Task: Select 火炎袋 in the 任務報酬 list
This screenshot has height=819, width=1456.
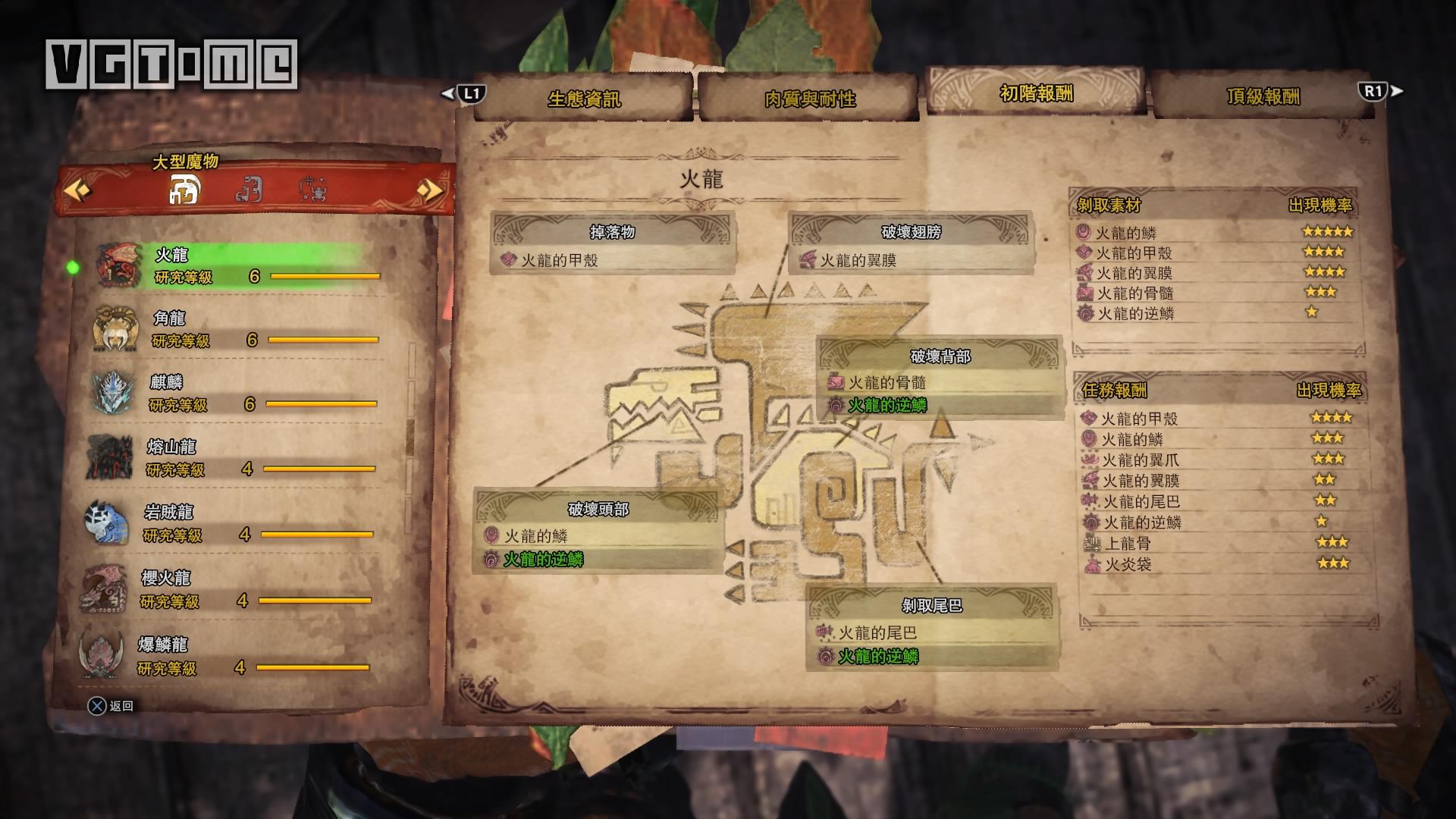Action: (x=1128, y=564)
